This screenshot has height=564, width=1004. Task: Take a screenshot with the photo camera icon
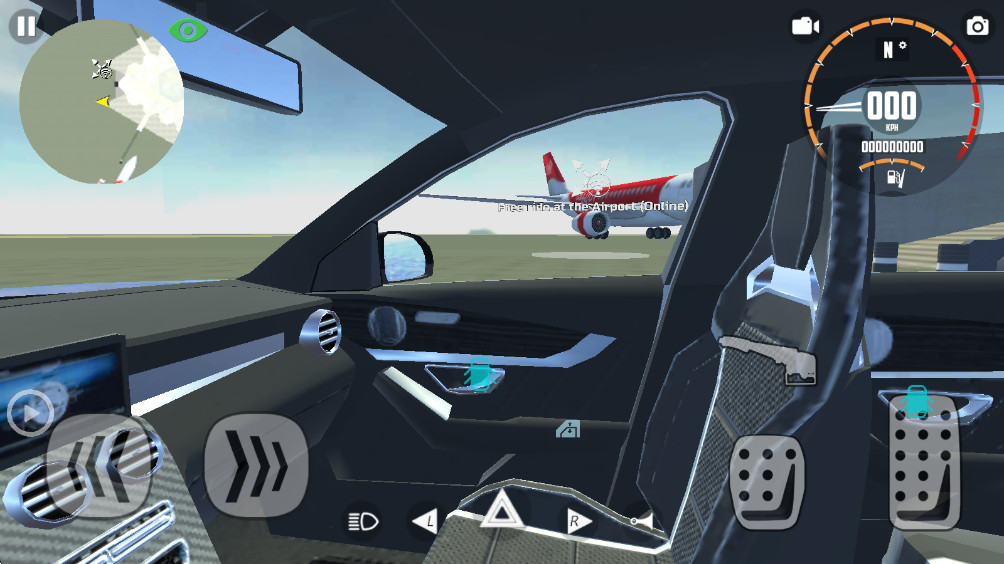pos(977,26)
